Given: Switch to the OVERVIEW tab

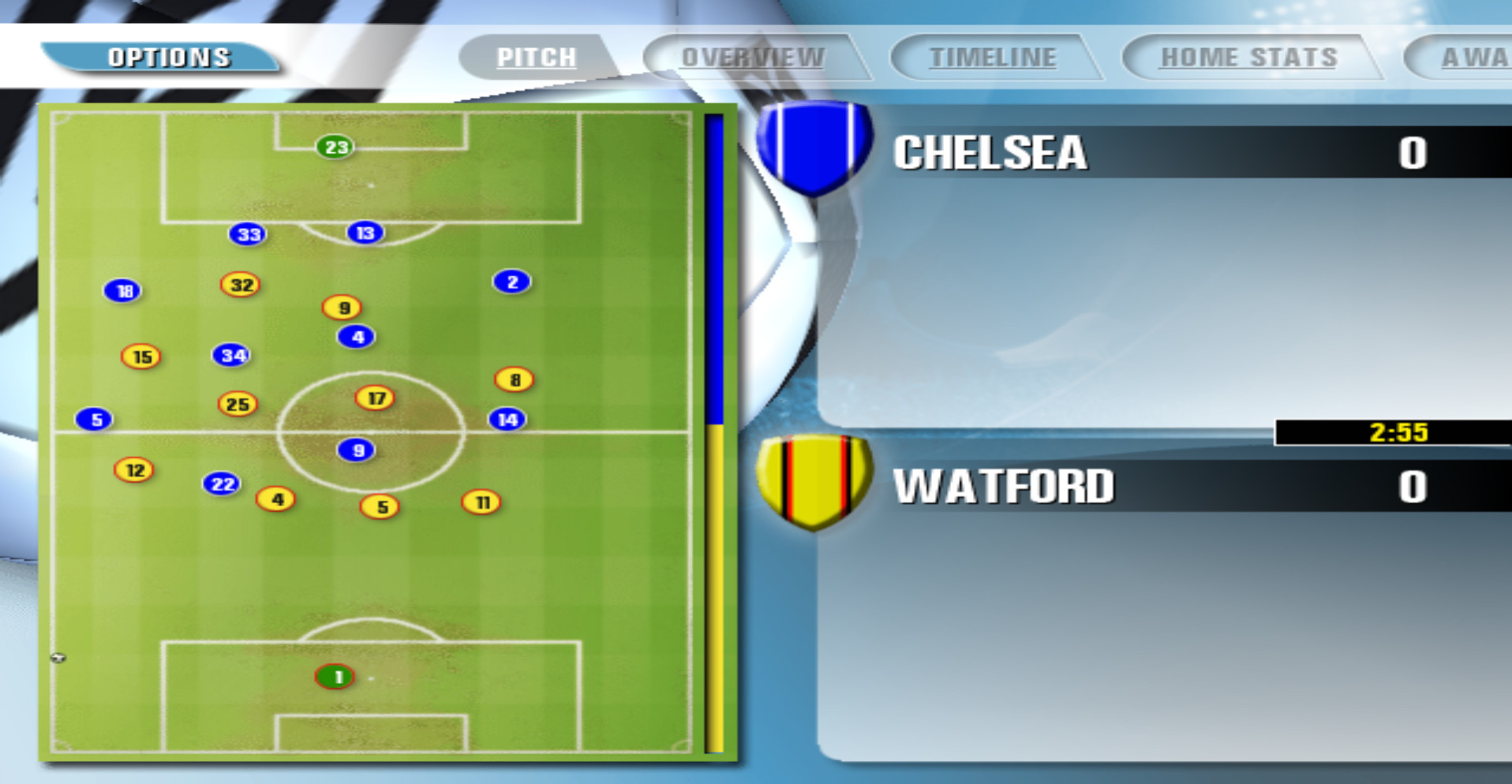Looking at the screenshot, I should (x=750, y=56).
